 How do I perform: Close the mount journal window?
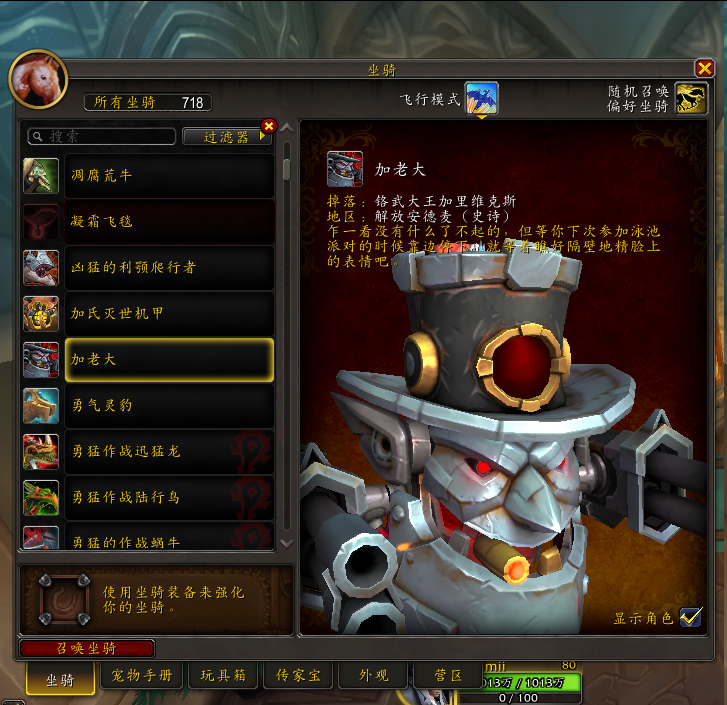point(704,69)
